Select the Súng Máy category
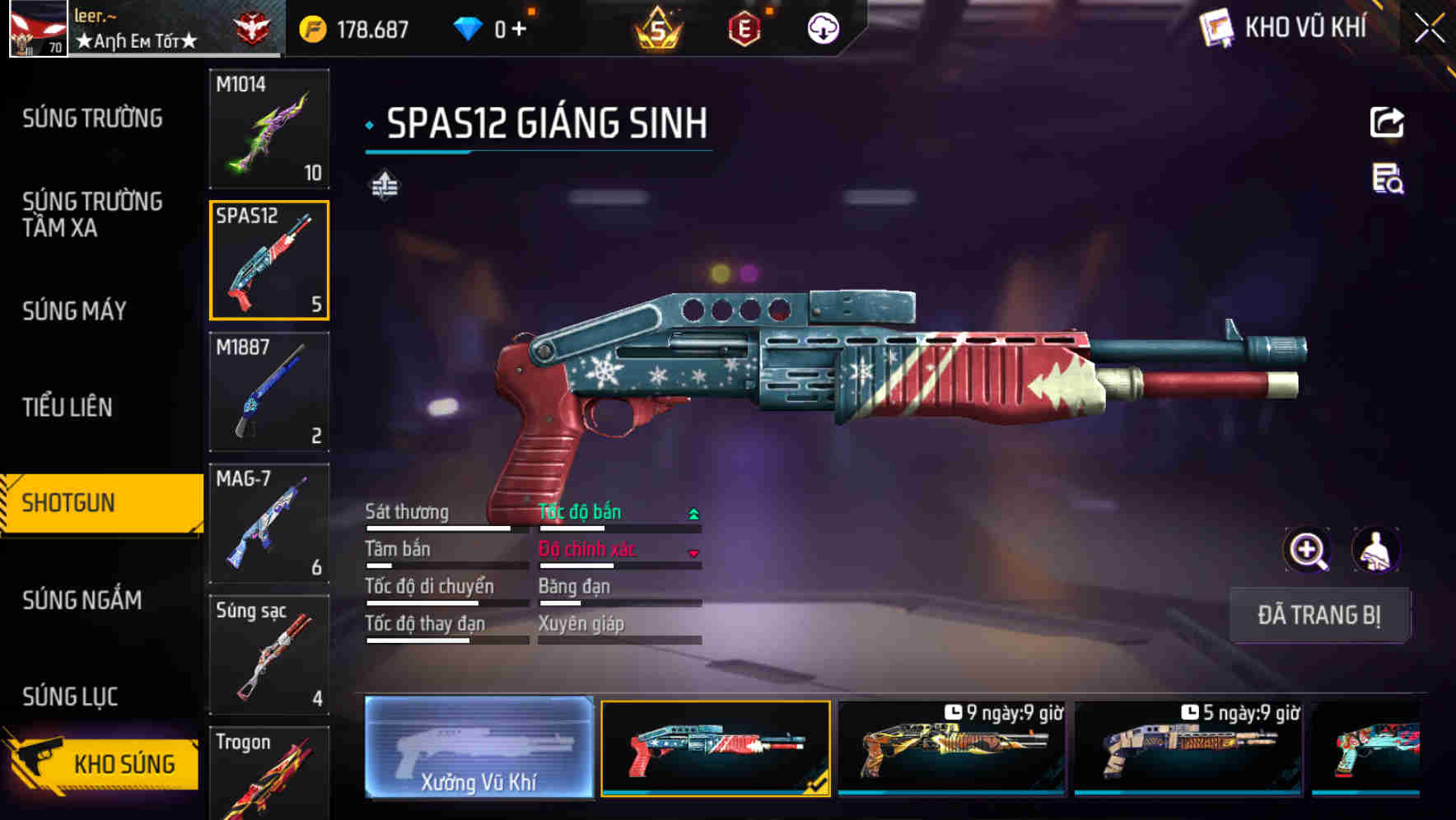The width and height of the screenshot is (1456, 820). pos(74,310)
